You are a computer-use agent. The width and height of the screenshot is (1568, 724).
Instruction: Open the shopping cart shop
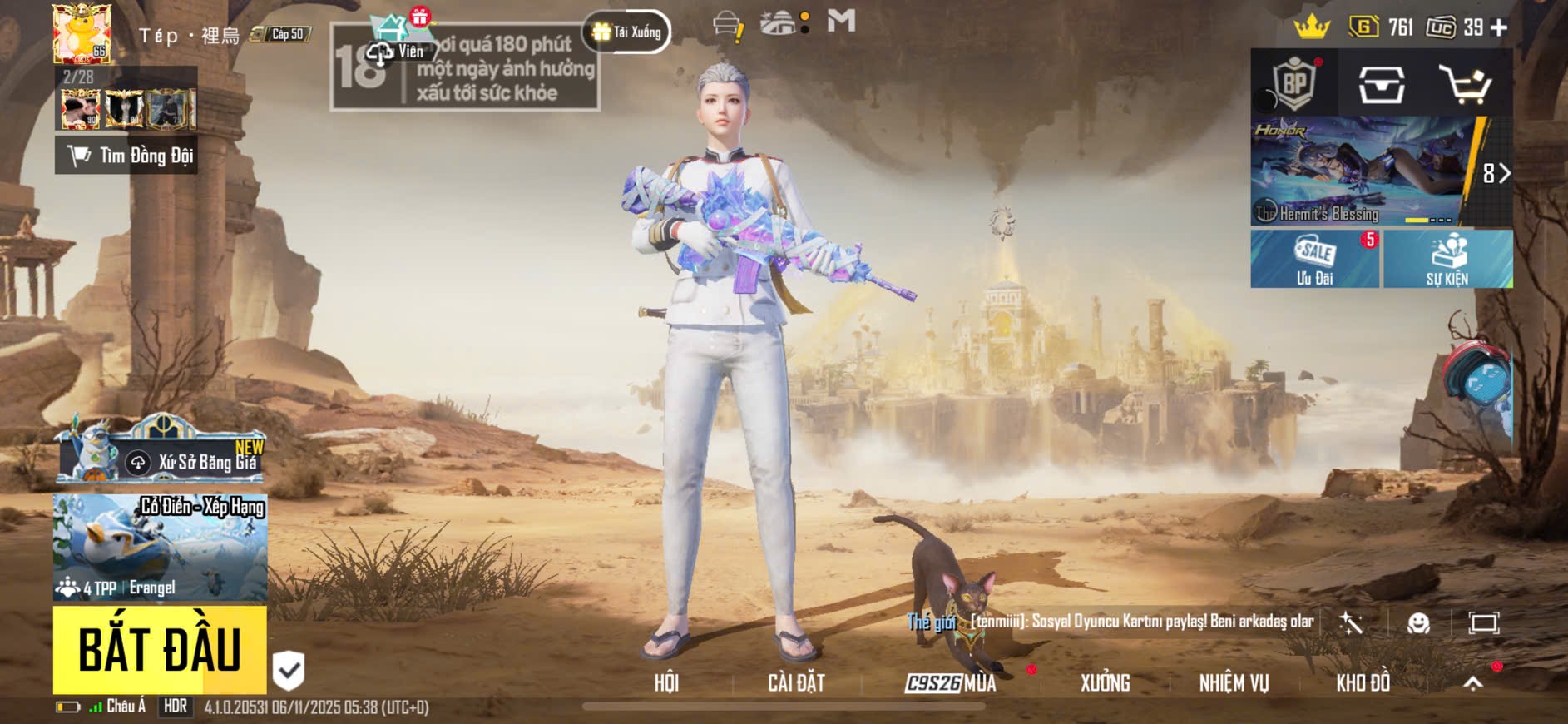(x=1465, y=85)
